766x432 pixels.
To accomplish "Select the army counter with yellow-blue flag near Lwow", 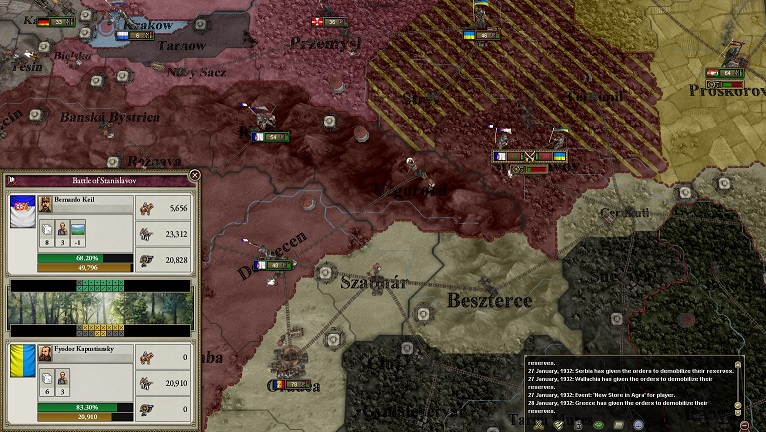I will point(481,35).
